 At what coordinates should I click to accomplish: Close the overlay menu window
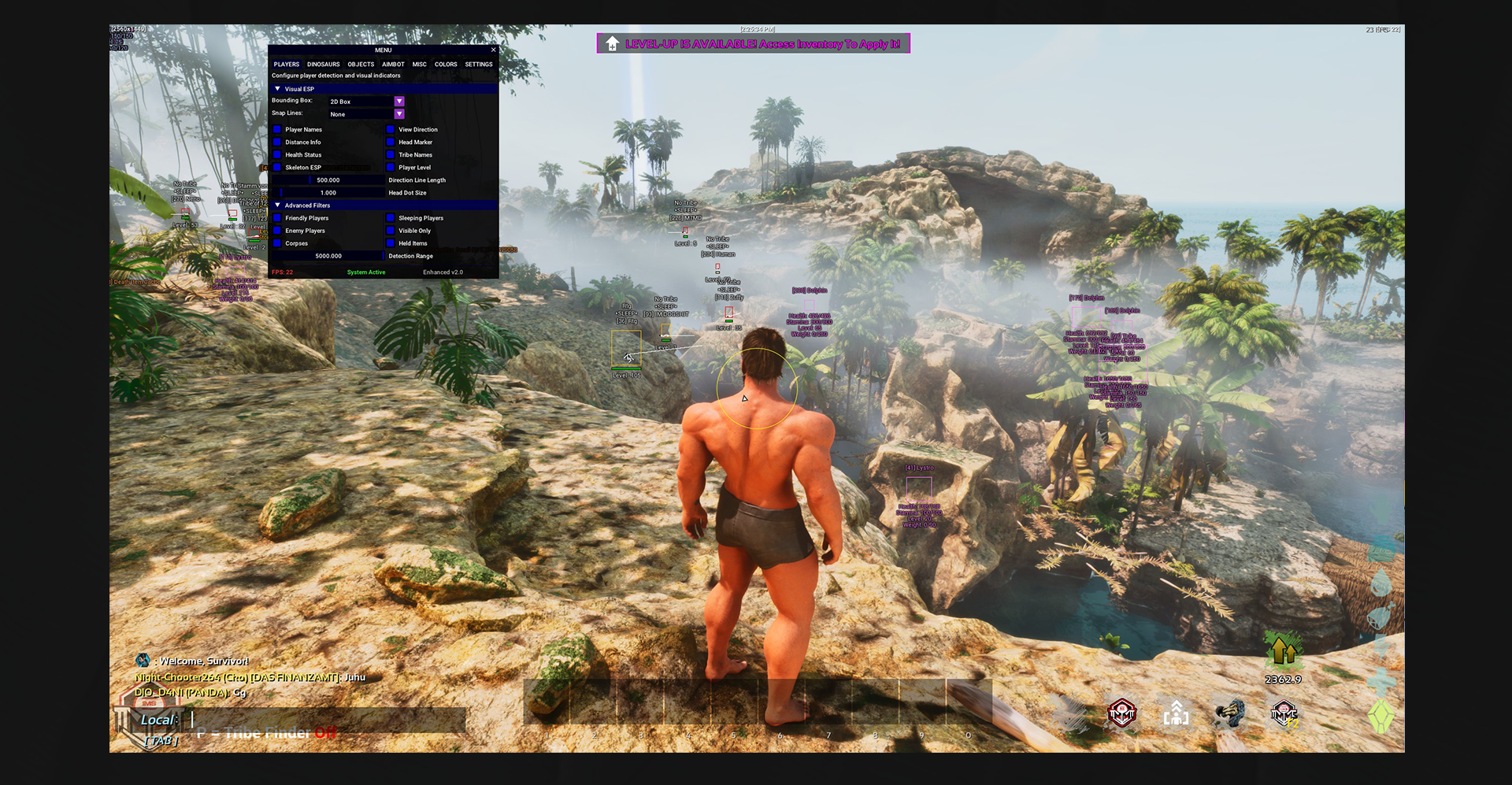tap(494, 50)
